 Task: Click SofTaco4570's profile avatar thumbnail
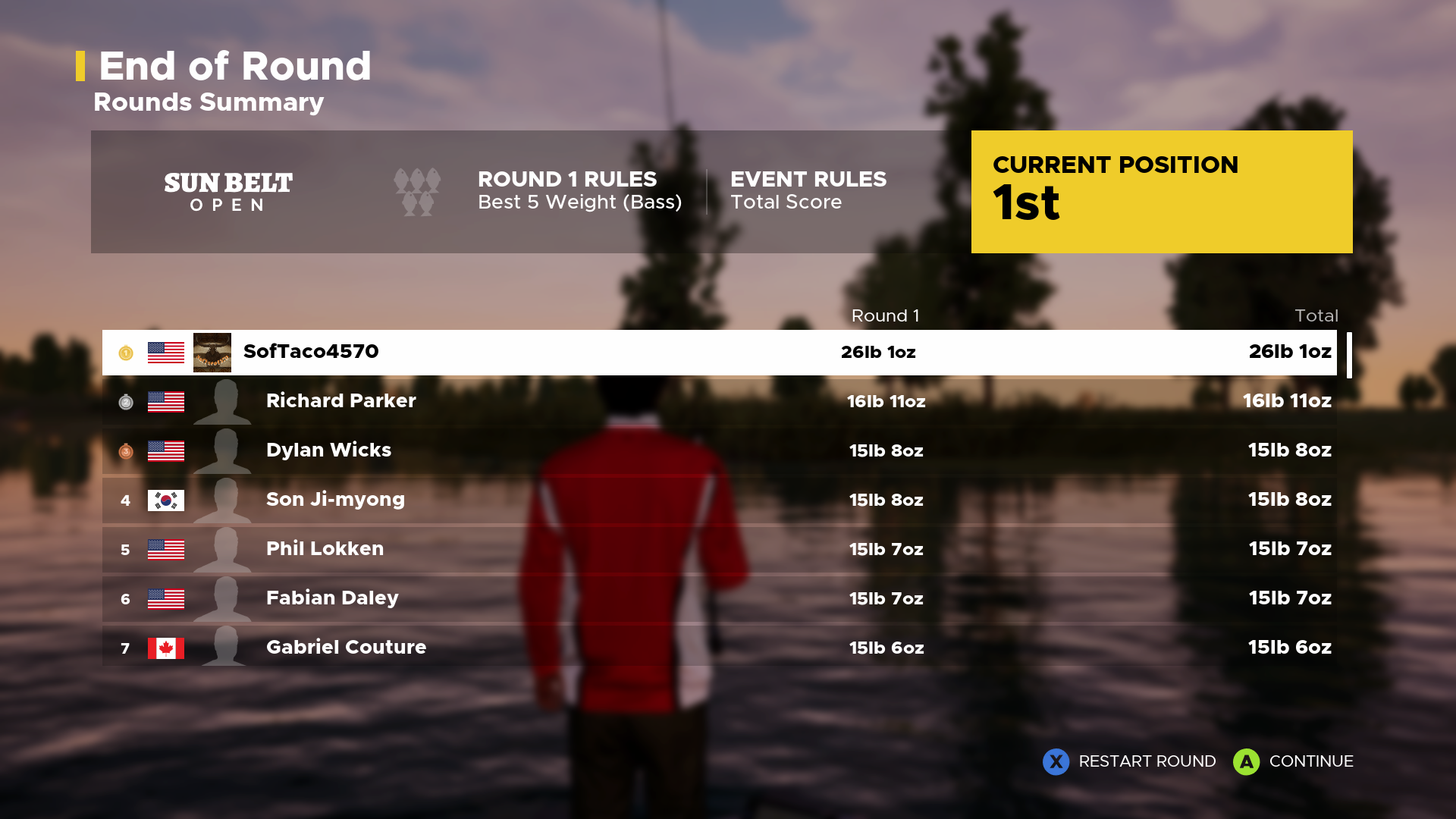click(x=212, y=353)
